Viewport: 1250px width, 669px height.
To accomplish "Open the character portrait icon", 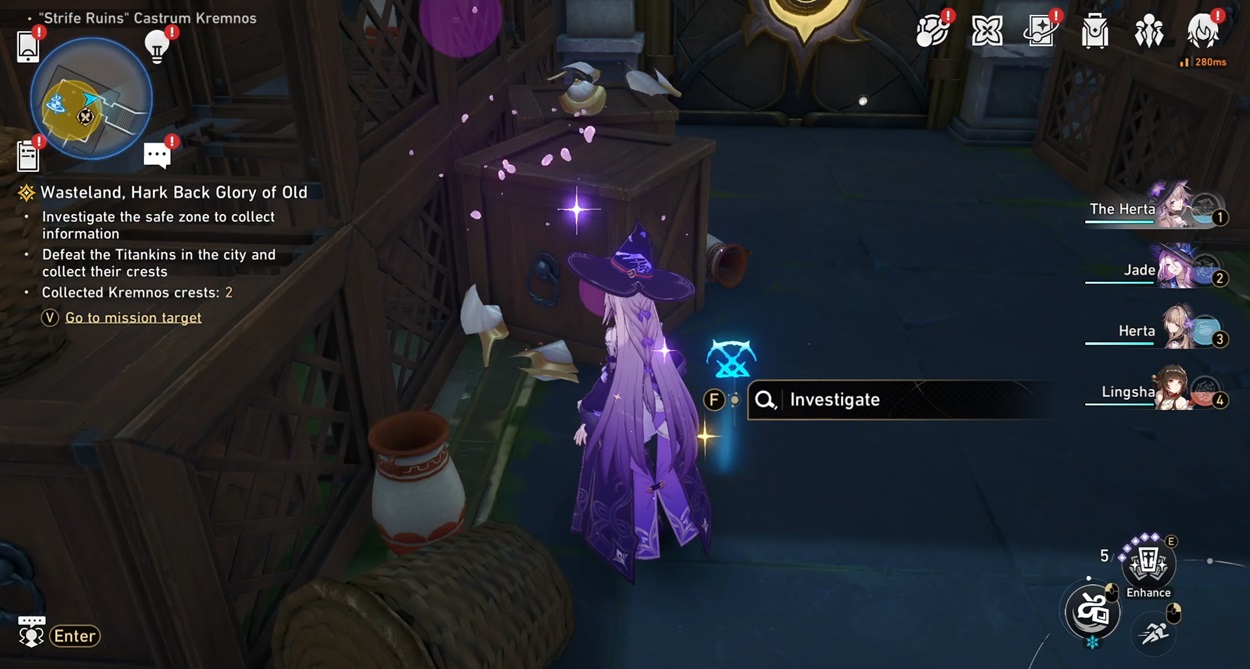I will point(1203,32).
